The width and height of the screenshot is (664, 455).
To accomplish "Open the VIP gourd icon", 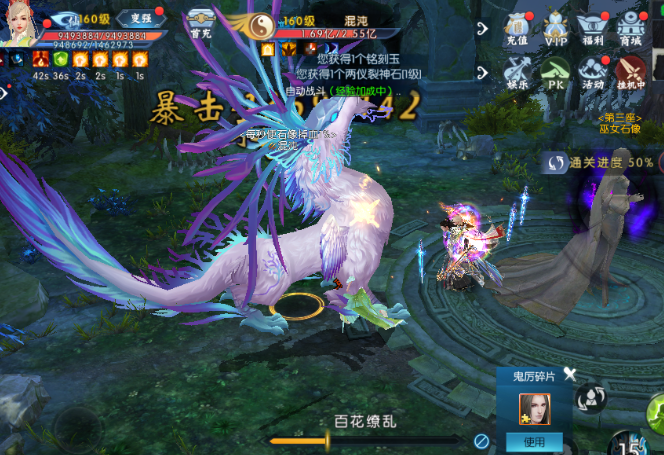I will tap(556, 31).
